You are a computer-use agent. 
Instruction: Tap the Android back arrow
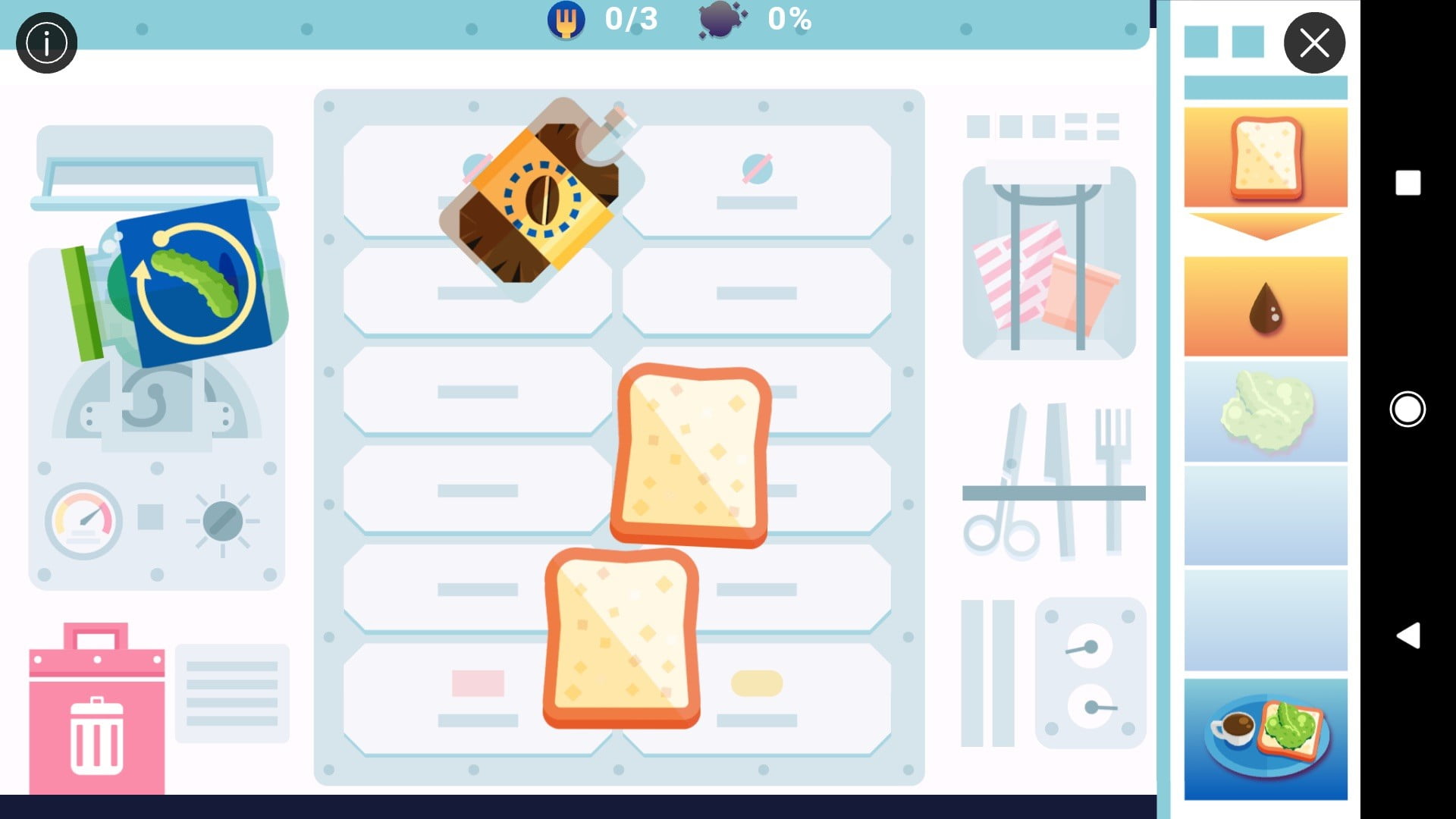[1408, 635]
